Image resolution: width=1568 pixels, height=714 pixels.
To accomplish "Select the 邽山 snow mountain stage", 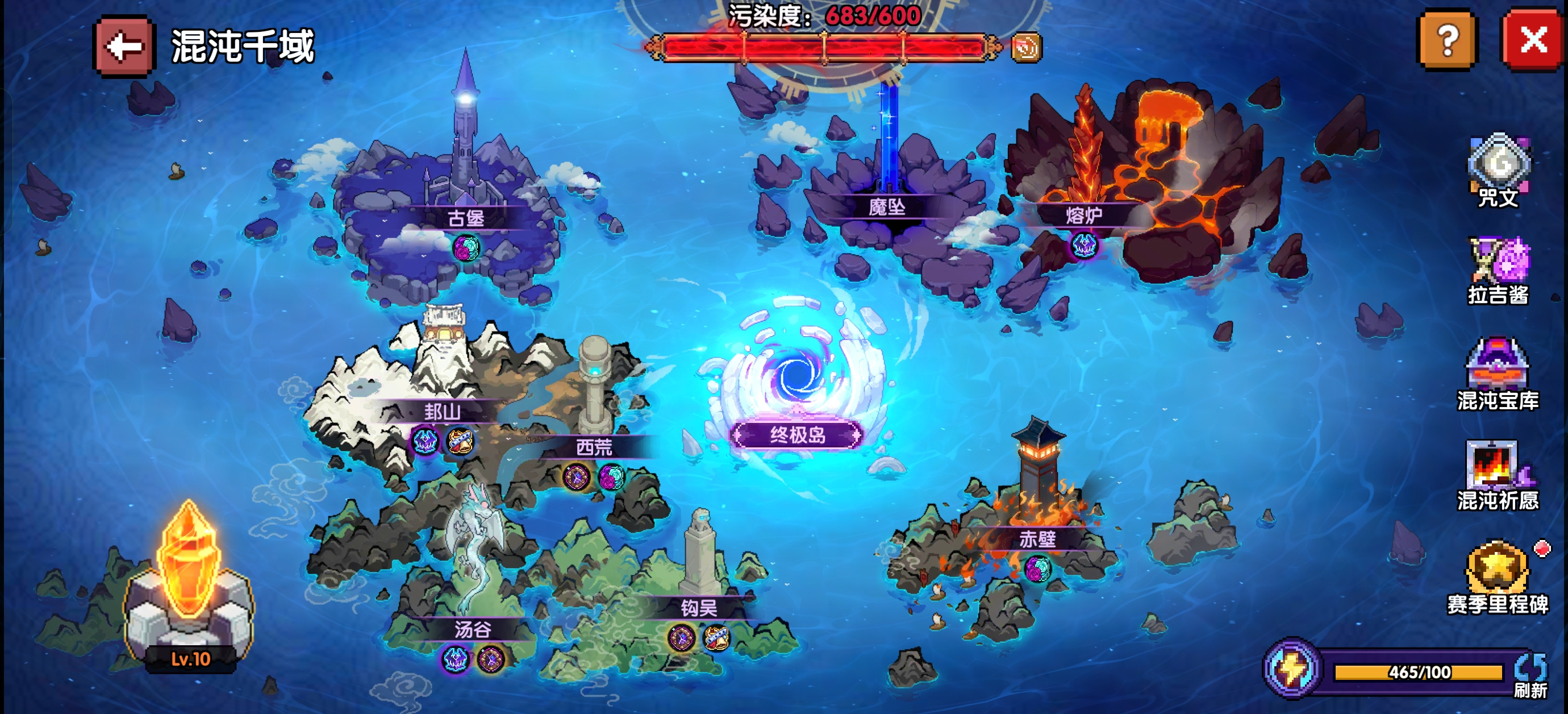I will pos(443,412).
